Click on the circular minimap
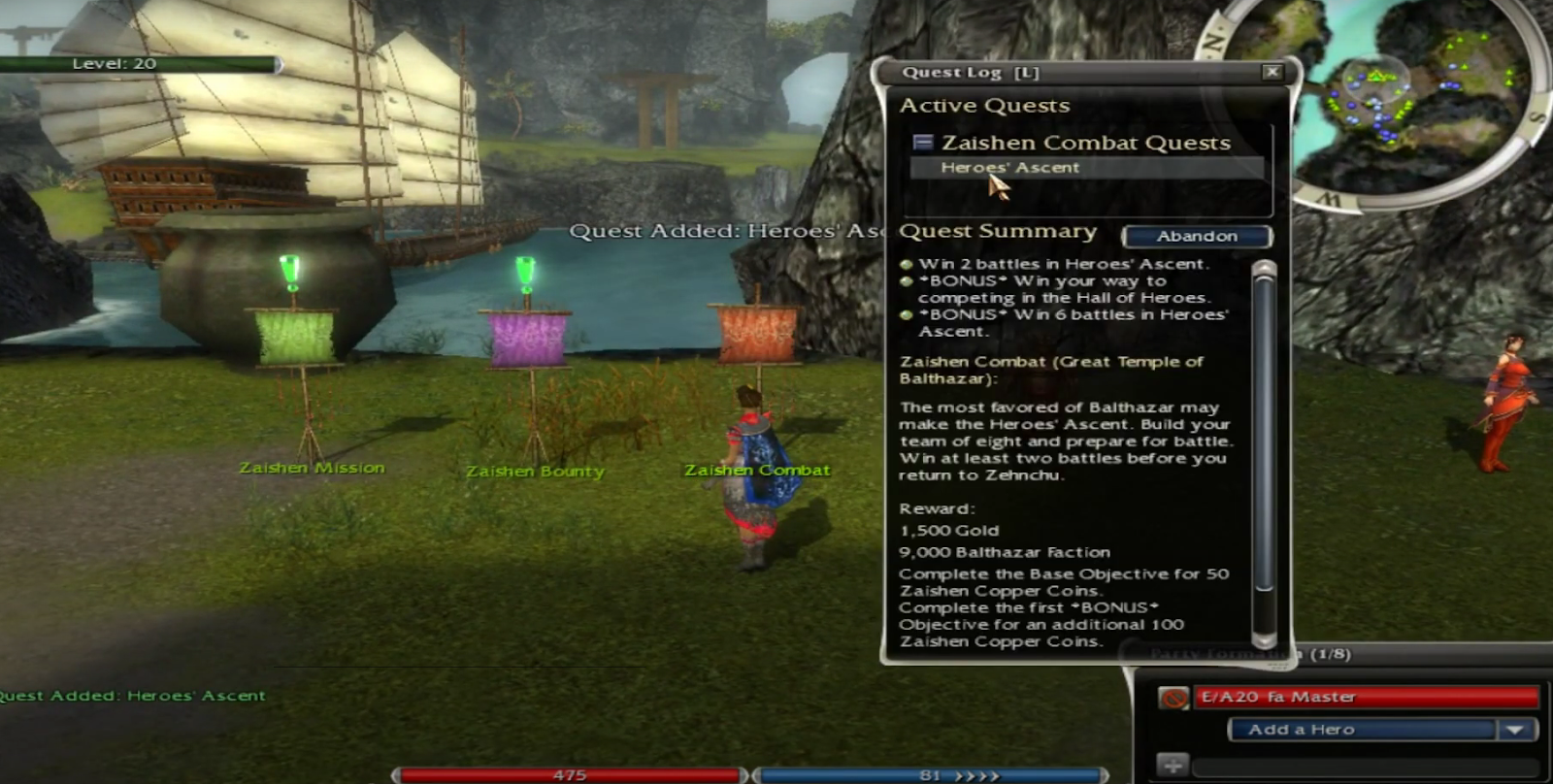Screen dimensions: 1553x784 (x=1417, y=87)
